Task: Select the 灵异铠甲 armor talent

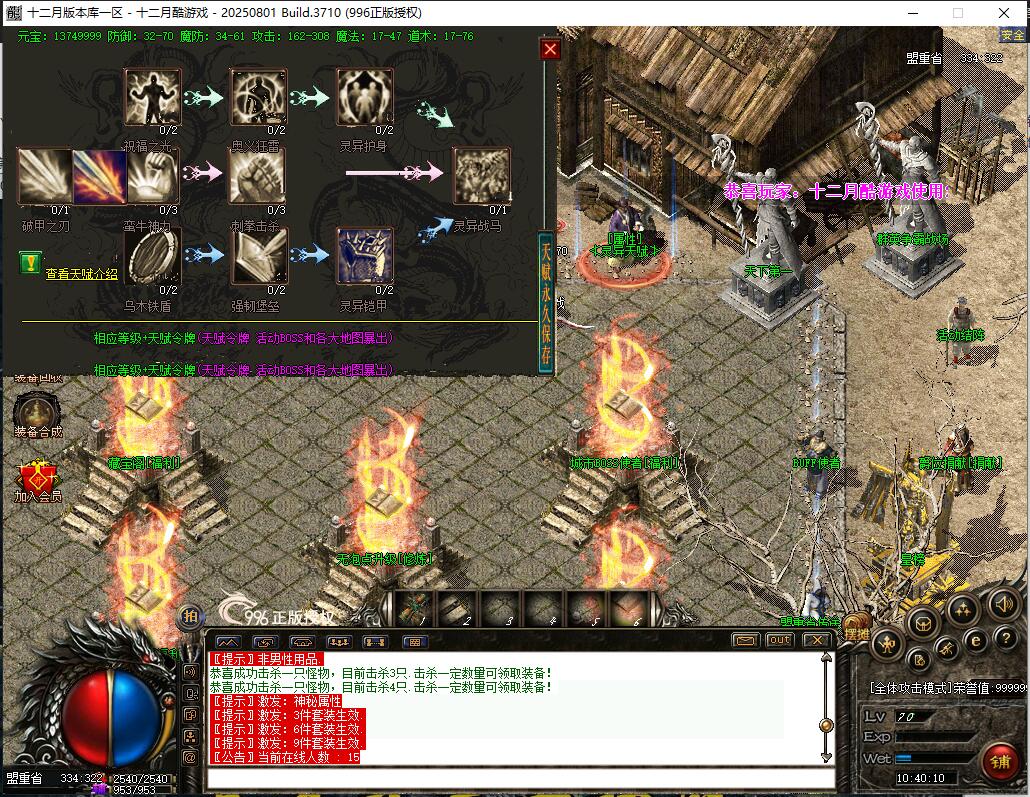Action: pos(365,256)
